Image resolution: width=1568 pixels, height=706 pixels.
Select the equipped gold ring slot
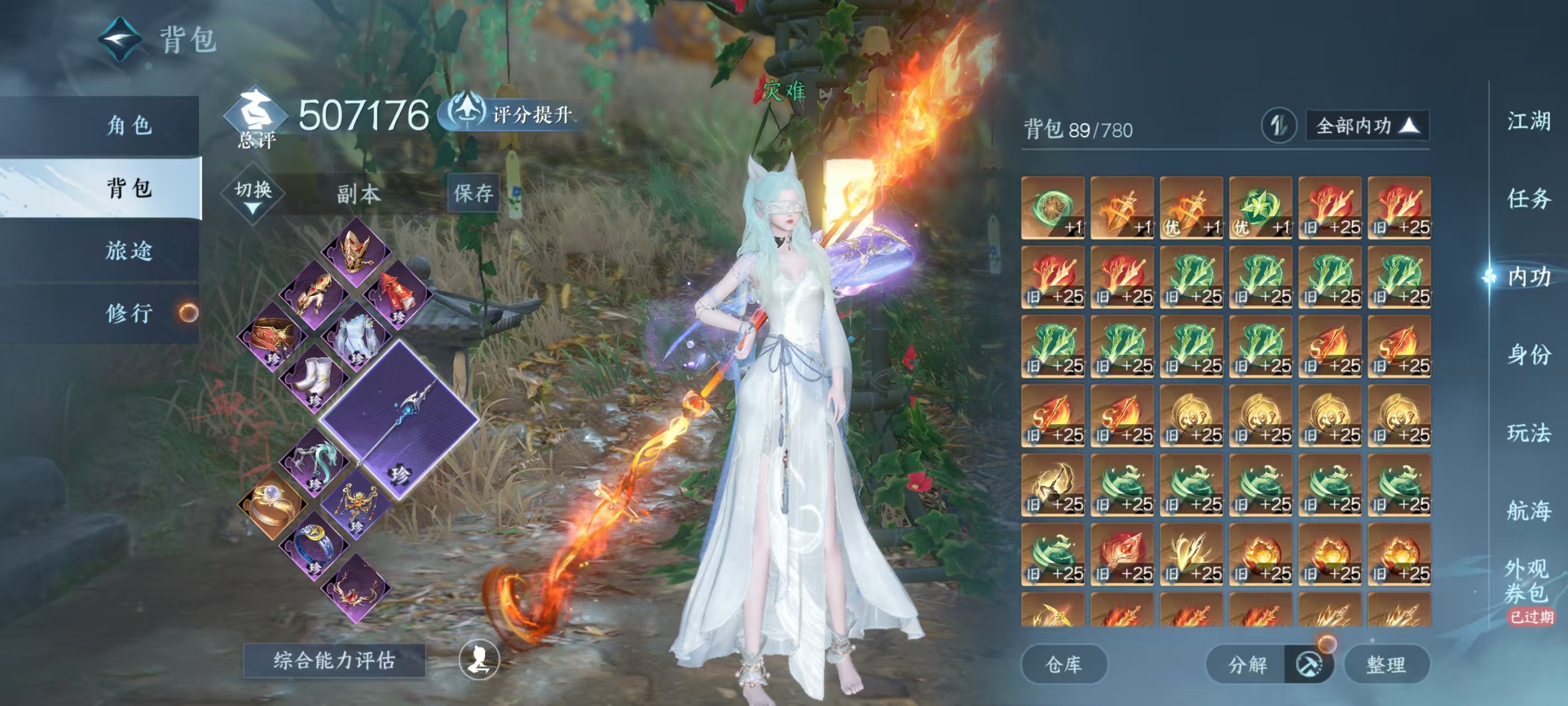click(x=272, y=504)
